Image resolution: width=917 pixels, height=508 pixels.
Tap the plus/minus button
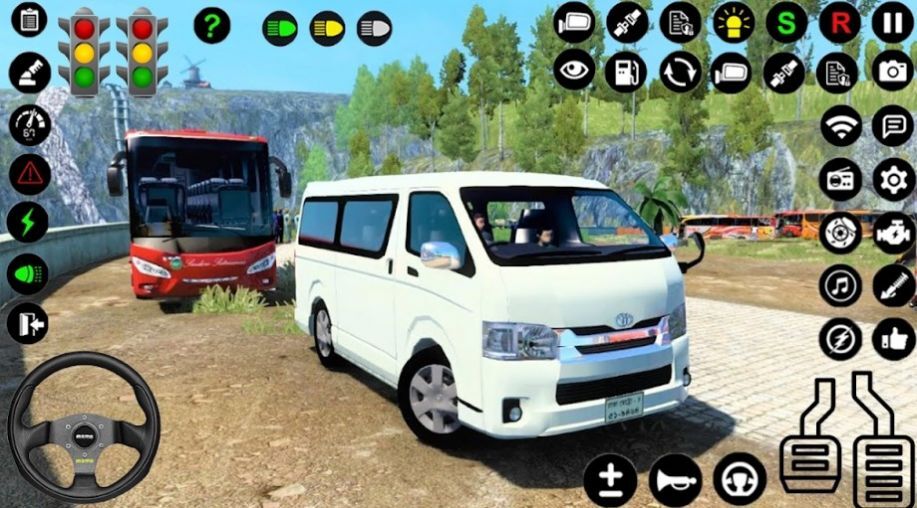610,480
